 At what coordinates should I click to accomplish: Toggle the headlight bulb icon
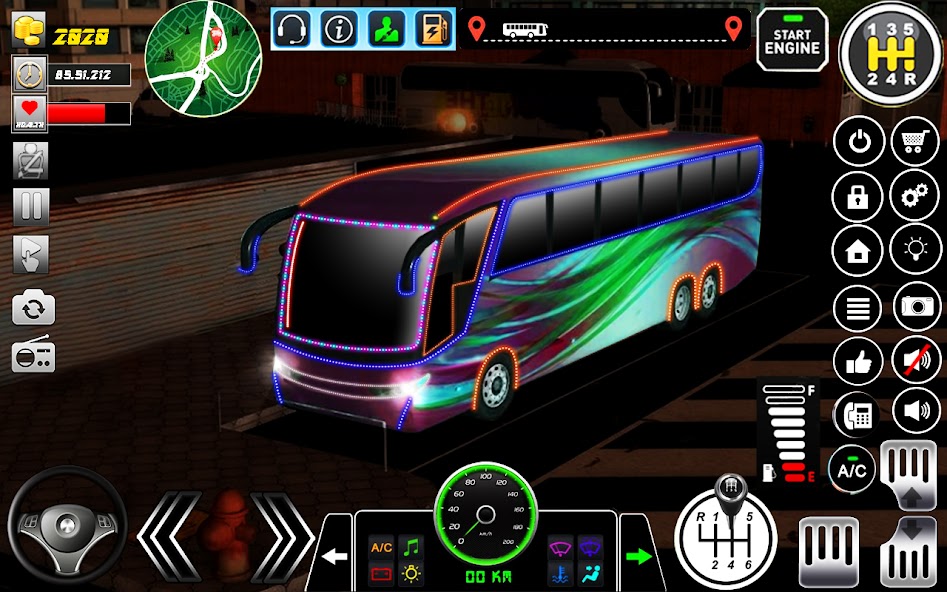click(913, 250)
